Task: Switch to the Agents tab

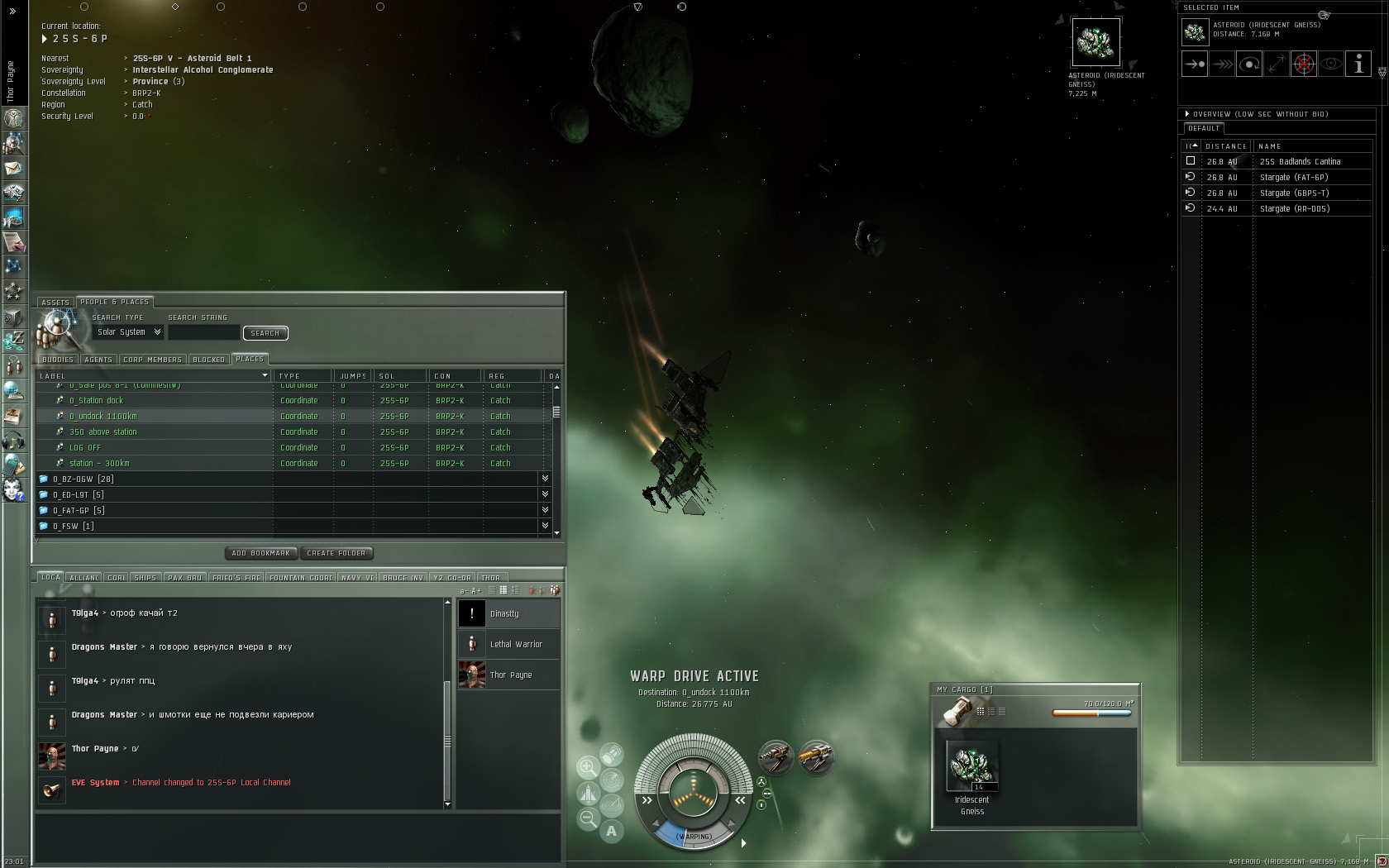Action: coord(98,360)
